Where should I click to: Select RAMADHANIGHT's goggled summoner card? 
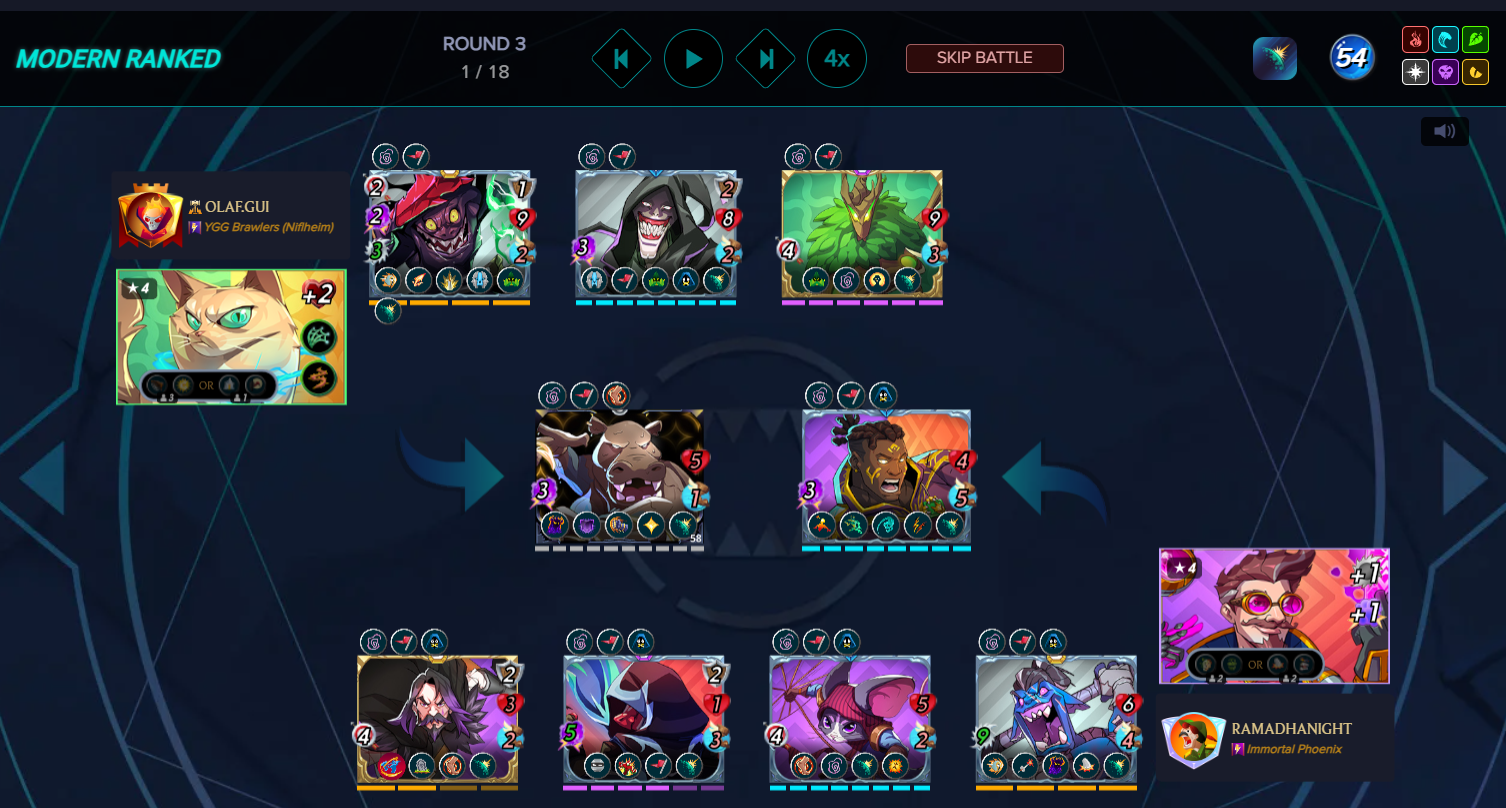coord(1274,615)
